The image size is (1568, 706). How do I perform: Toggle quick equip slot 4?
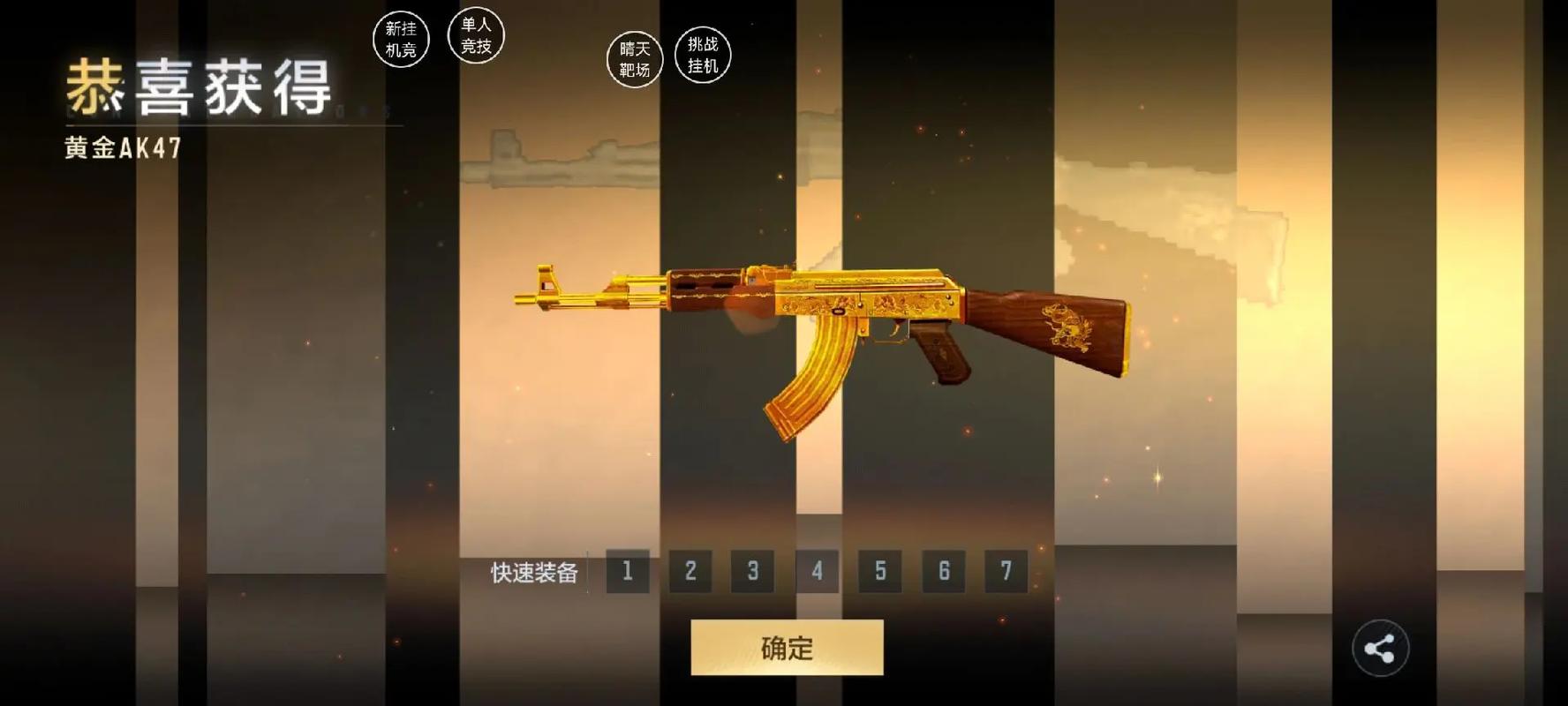(x=816, y=572)
